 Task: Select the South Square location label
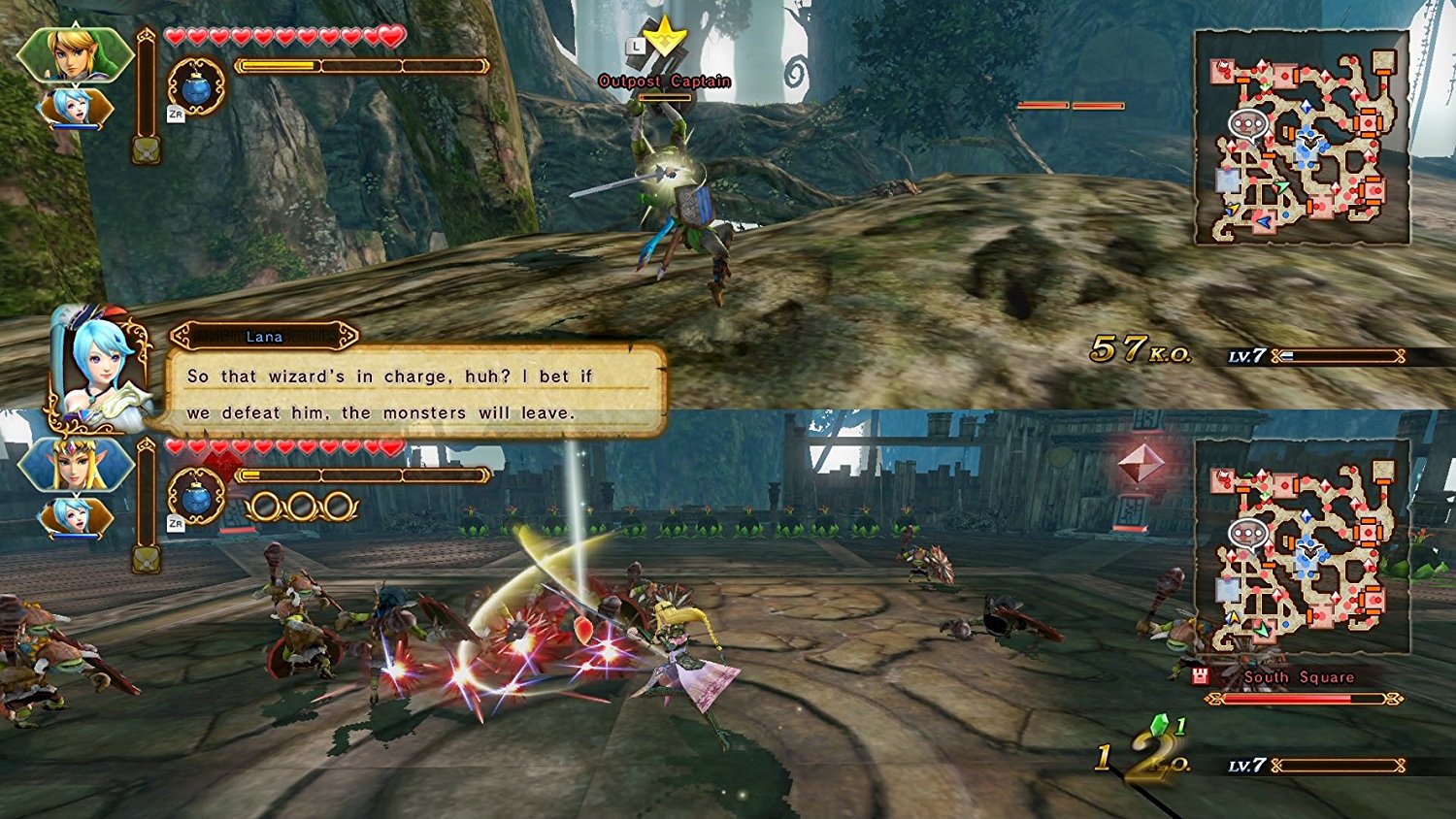[1299, 676]
